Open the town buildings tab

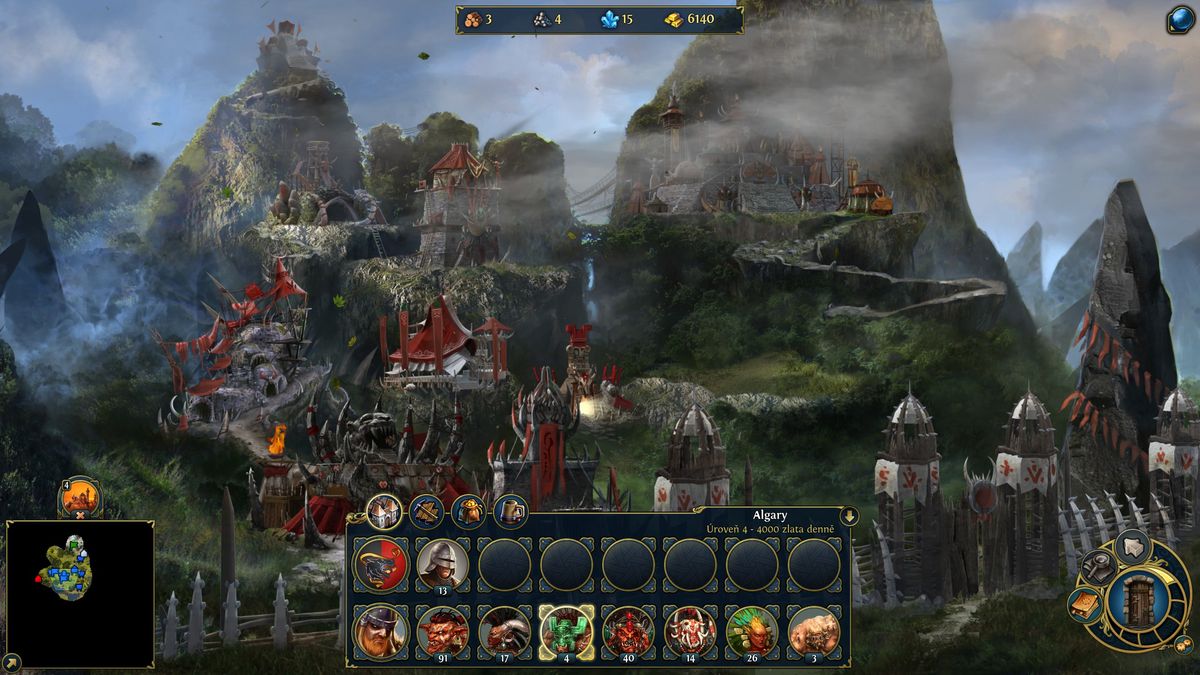(x=383, y=512)
